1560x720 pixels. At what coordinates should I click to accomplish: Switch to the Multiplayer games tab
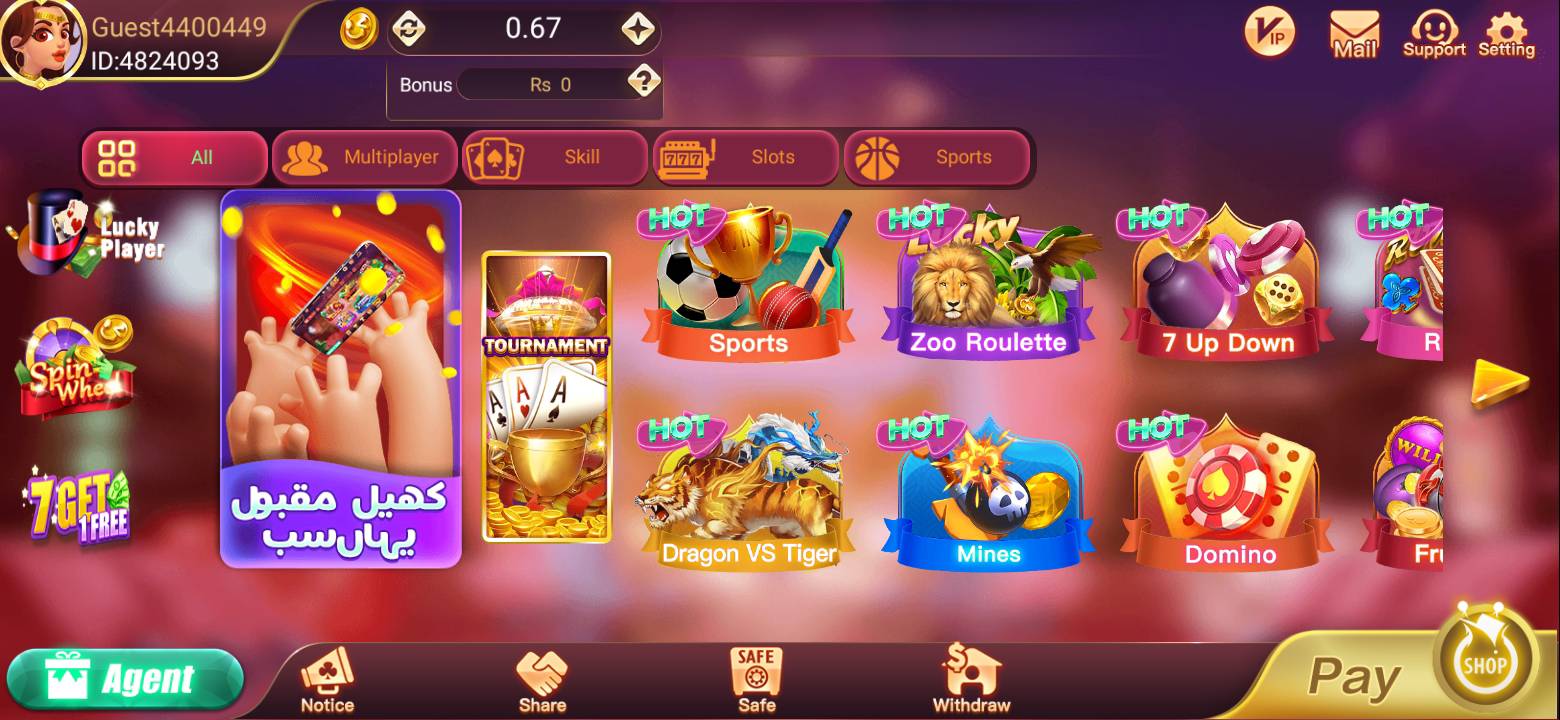coord(364,157)
